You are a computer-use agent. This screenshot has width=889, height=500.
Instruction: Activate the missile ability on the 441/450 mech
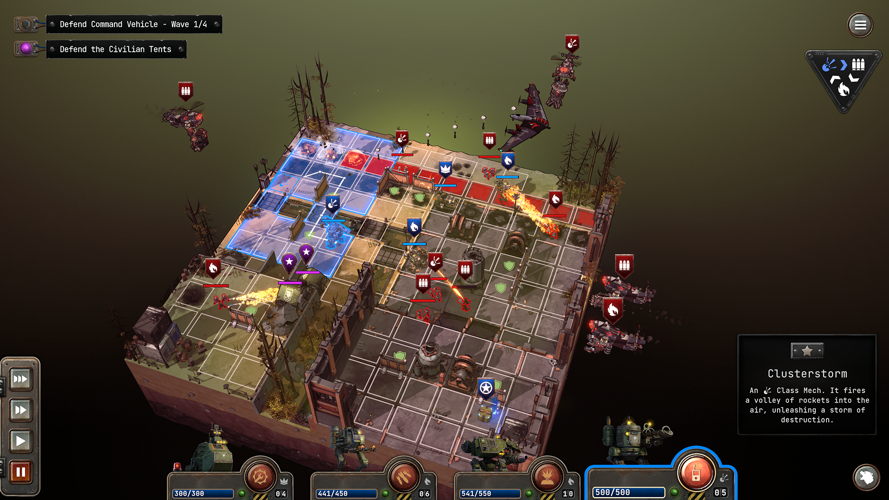point(405,473)
